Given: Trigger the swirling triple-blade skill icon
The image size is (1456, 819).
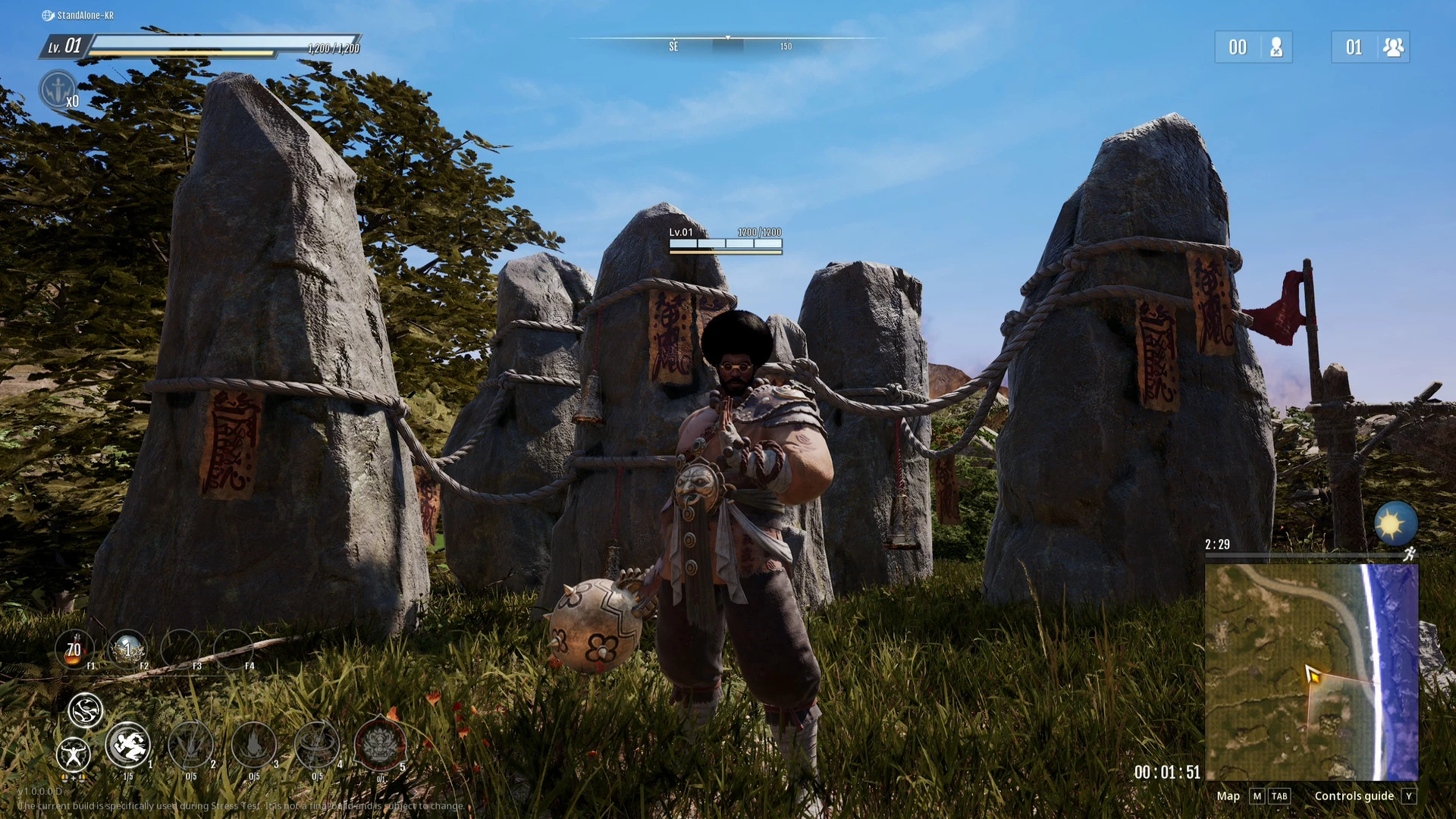Looking at the screenshot, I should pyautogui.click(x=85, y=711).
